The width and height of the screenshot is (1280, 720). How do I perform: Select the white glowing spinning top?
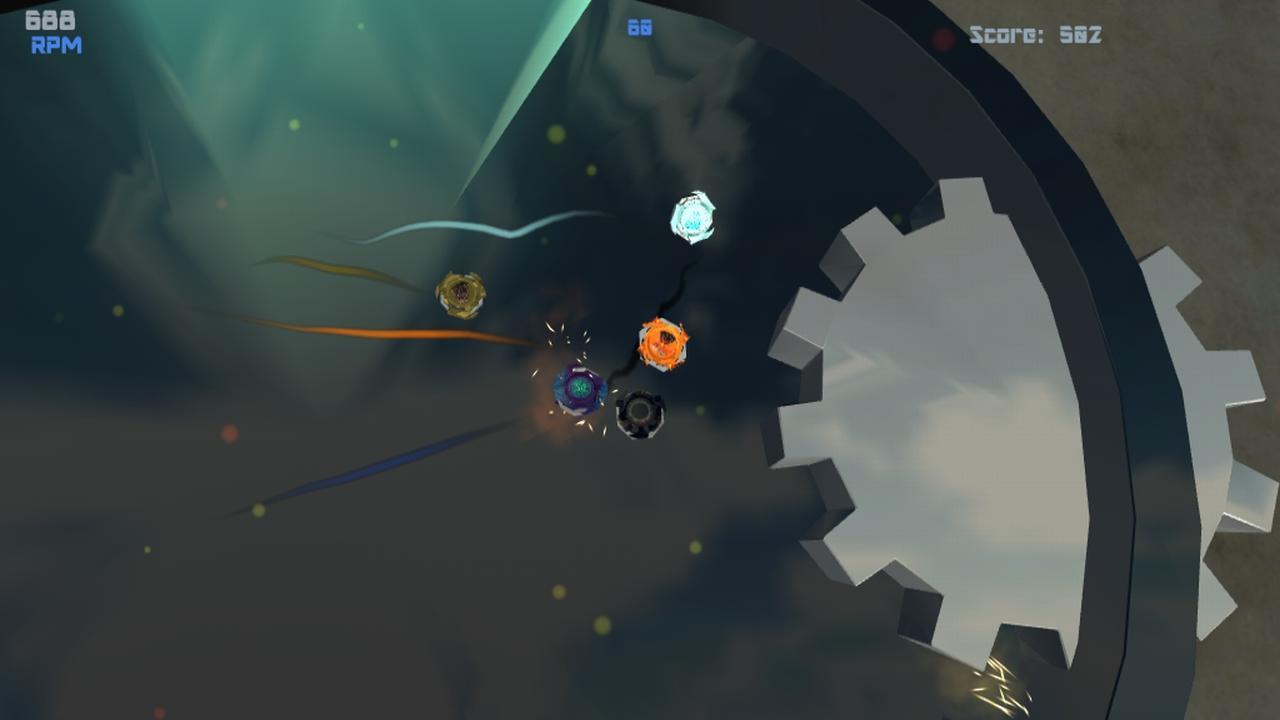(693, 217)
